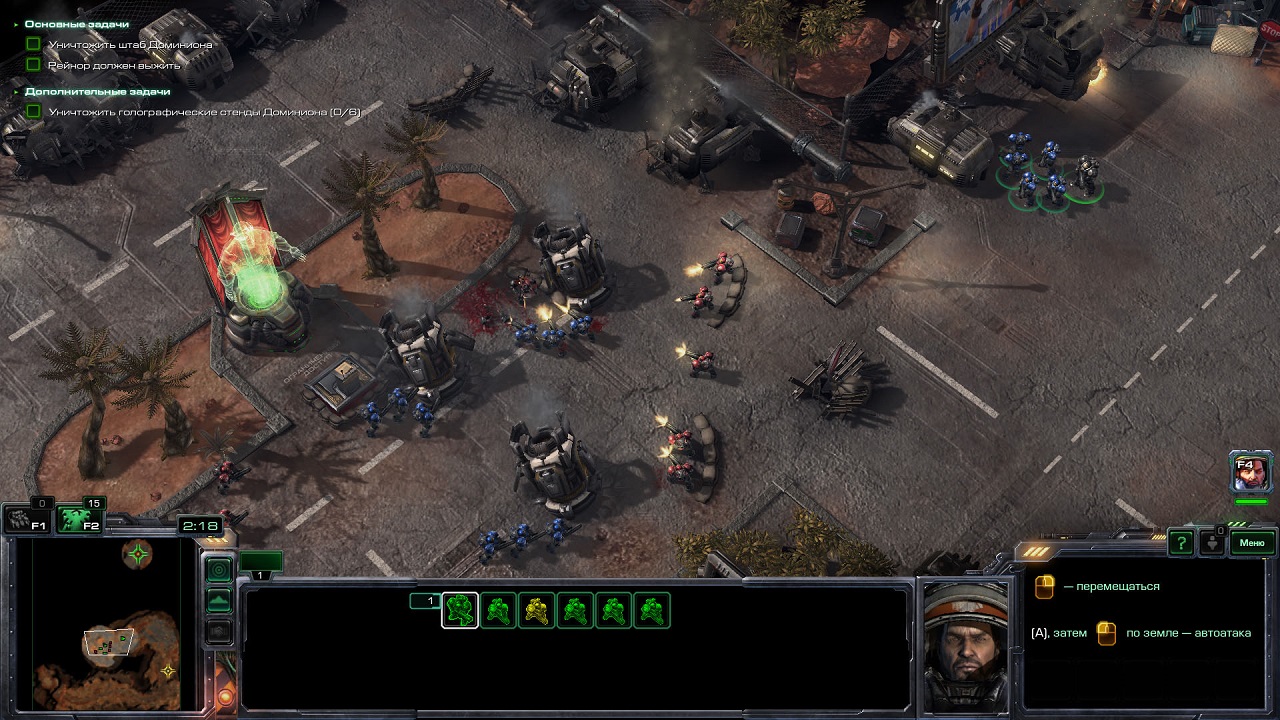1280x720 pixels.
Task: Click the green question mark help button
Action: click(x=1181, y=543)
